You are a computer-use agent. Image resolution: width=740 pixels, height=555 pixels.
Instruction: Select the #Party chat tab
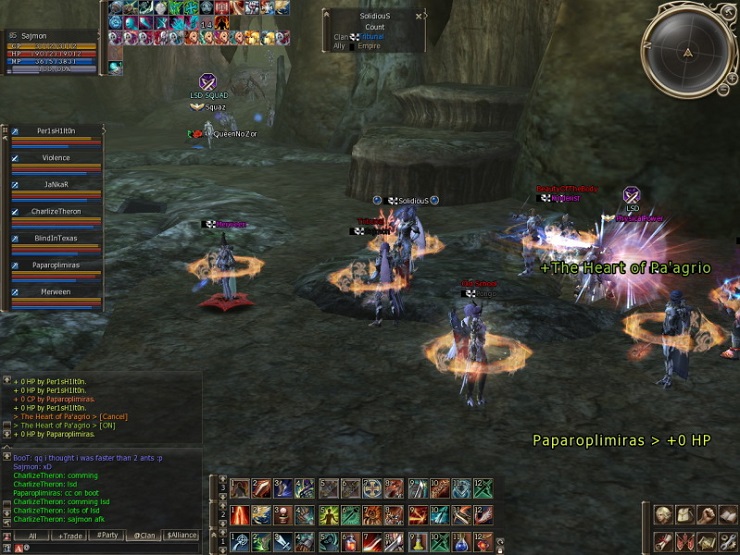coord(107,536)
